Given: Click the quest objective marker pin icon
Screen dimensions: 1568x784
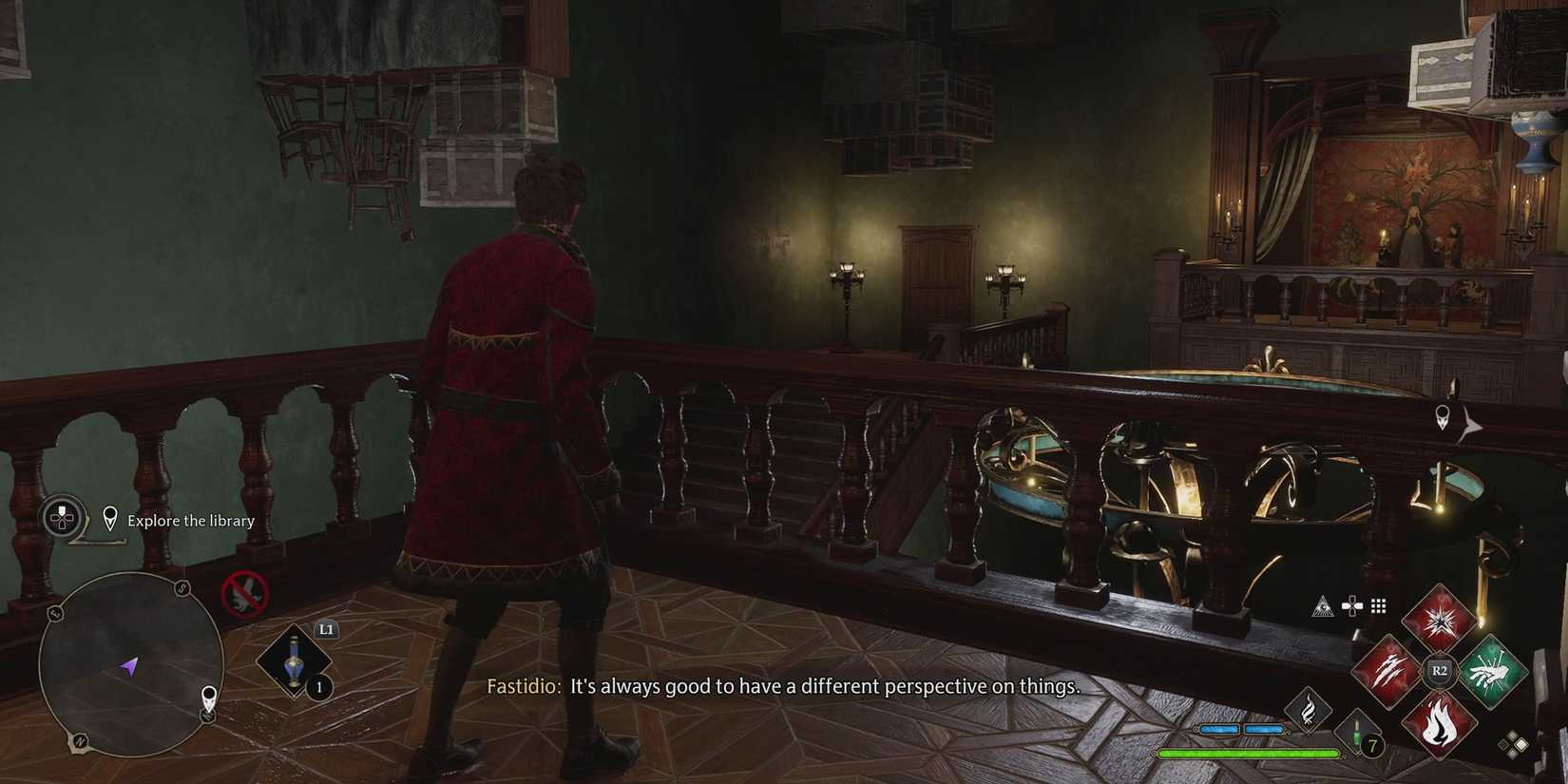Looking at the screenshot, I should 109,516.
